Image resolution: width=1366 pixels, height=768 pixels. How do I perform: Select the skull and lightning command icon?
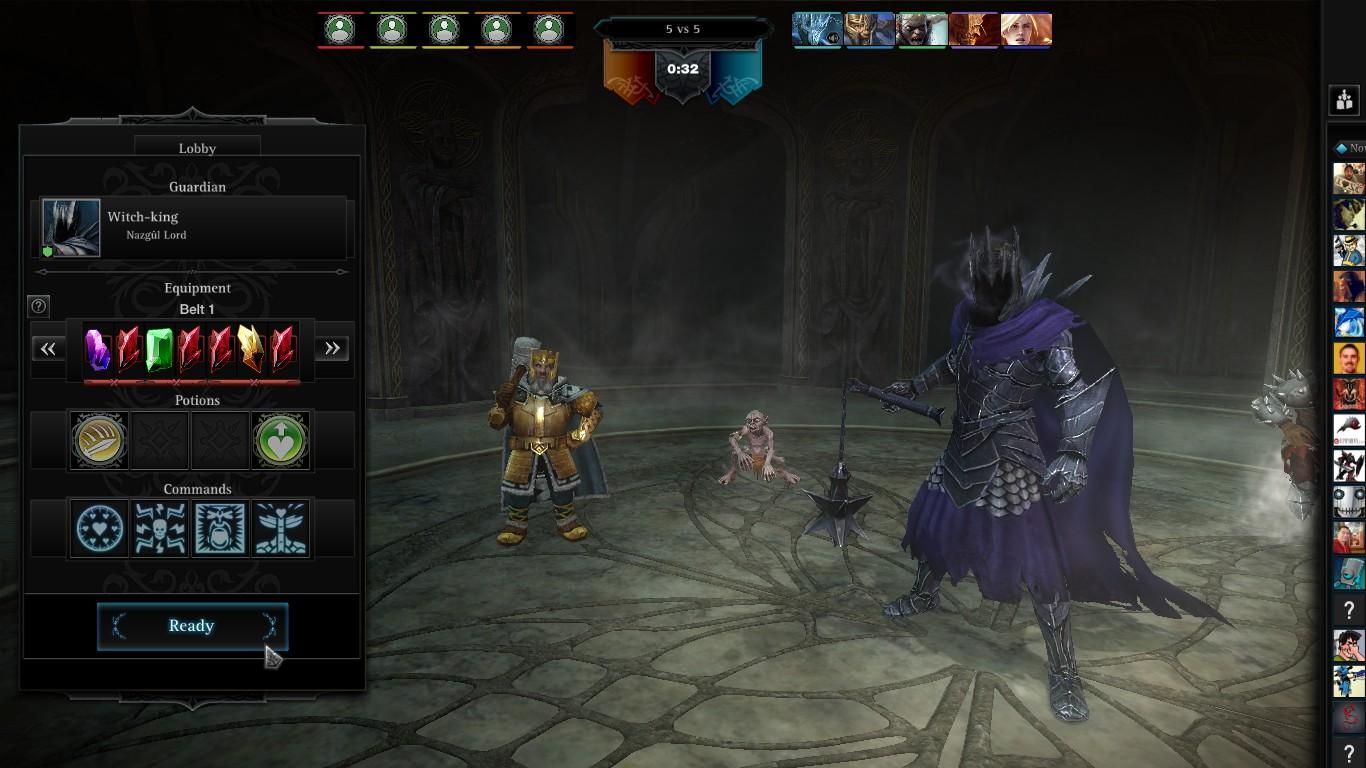(160, 528)
